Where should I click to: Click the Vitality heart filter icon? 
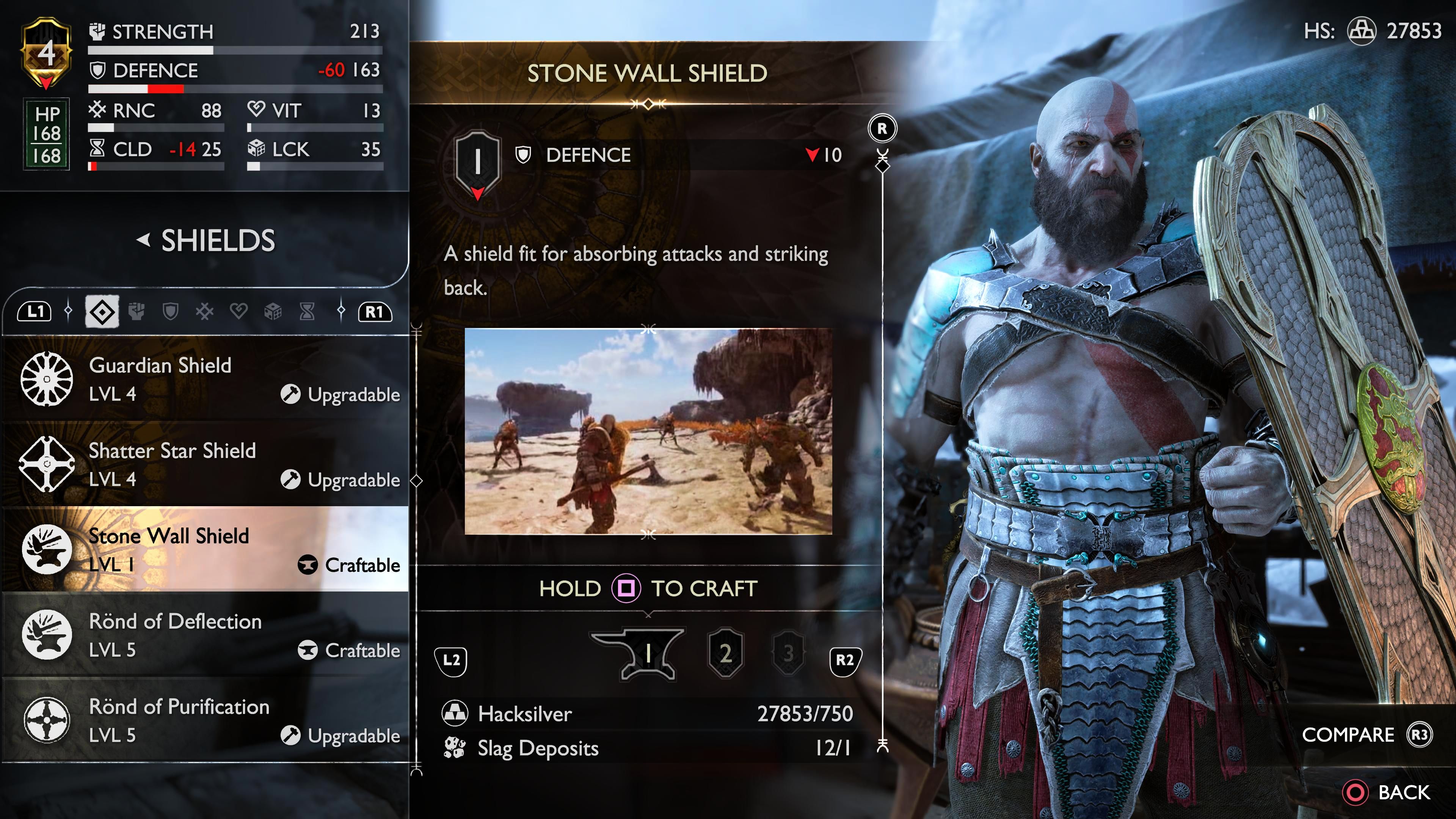[238, 311]
